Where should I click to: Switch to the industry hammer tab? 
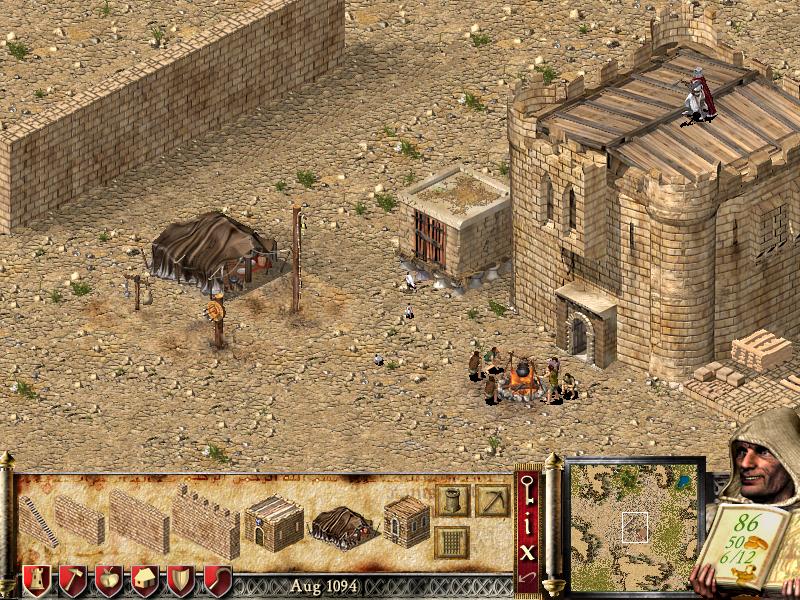pos(72,581)
